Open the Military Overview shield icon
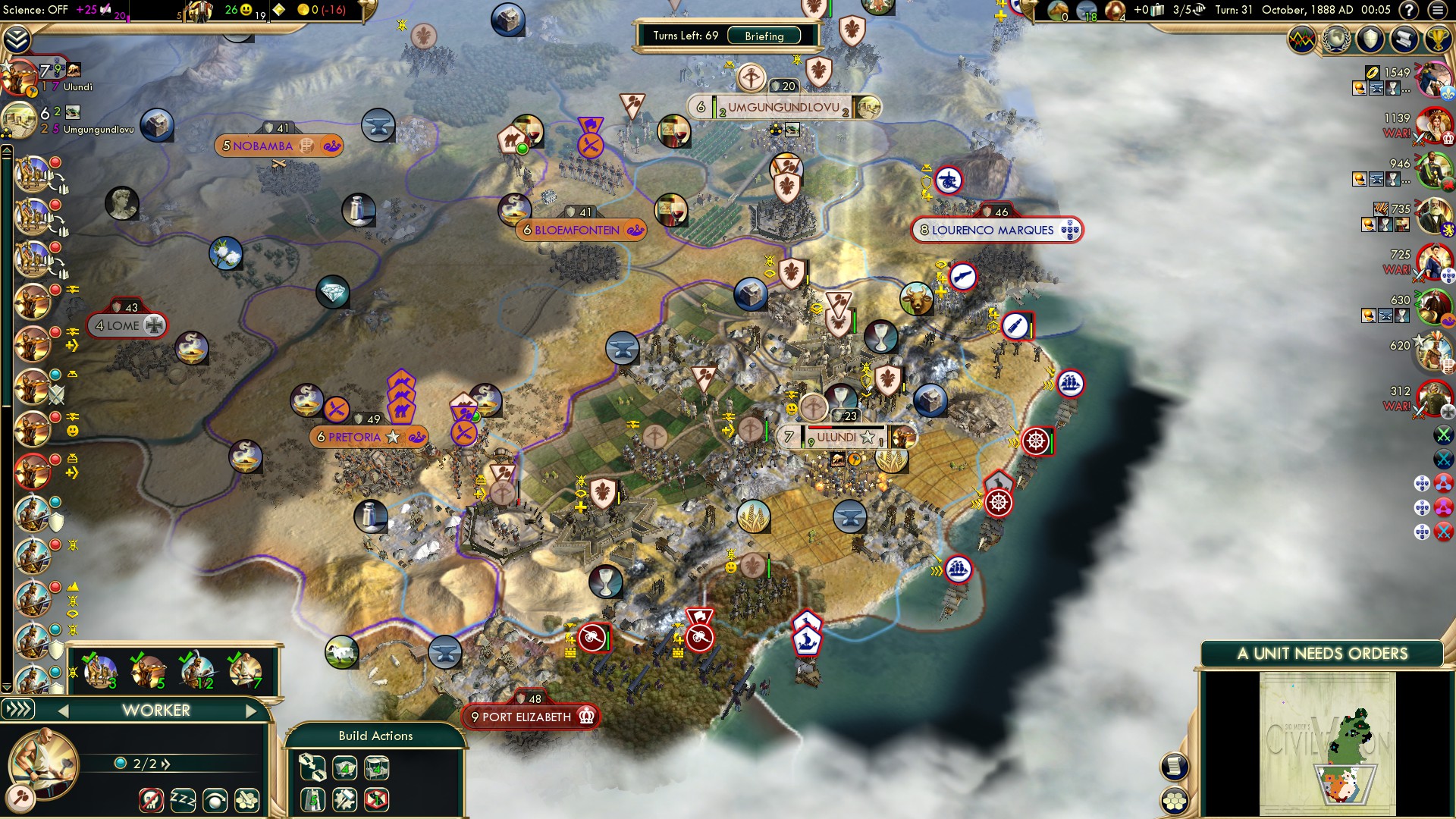Viewport: 1456px width, 819px height. [1370, 40]
